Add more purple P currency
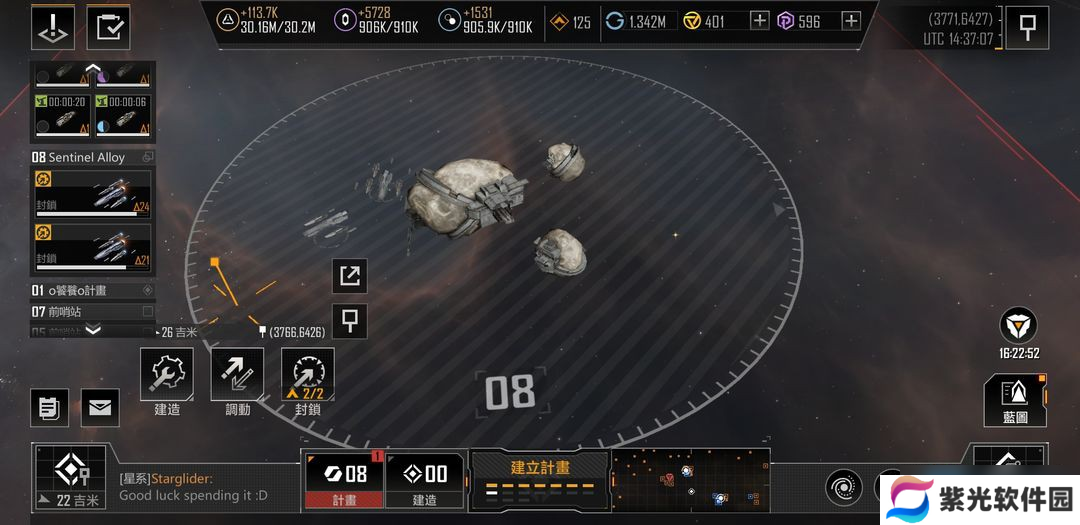The image size is (1080, 525). (851, 21)
